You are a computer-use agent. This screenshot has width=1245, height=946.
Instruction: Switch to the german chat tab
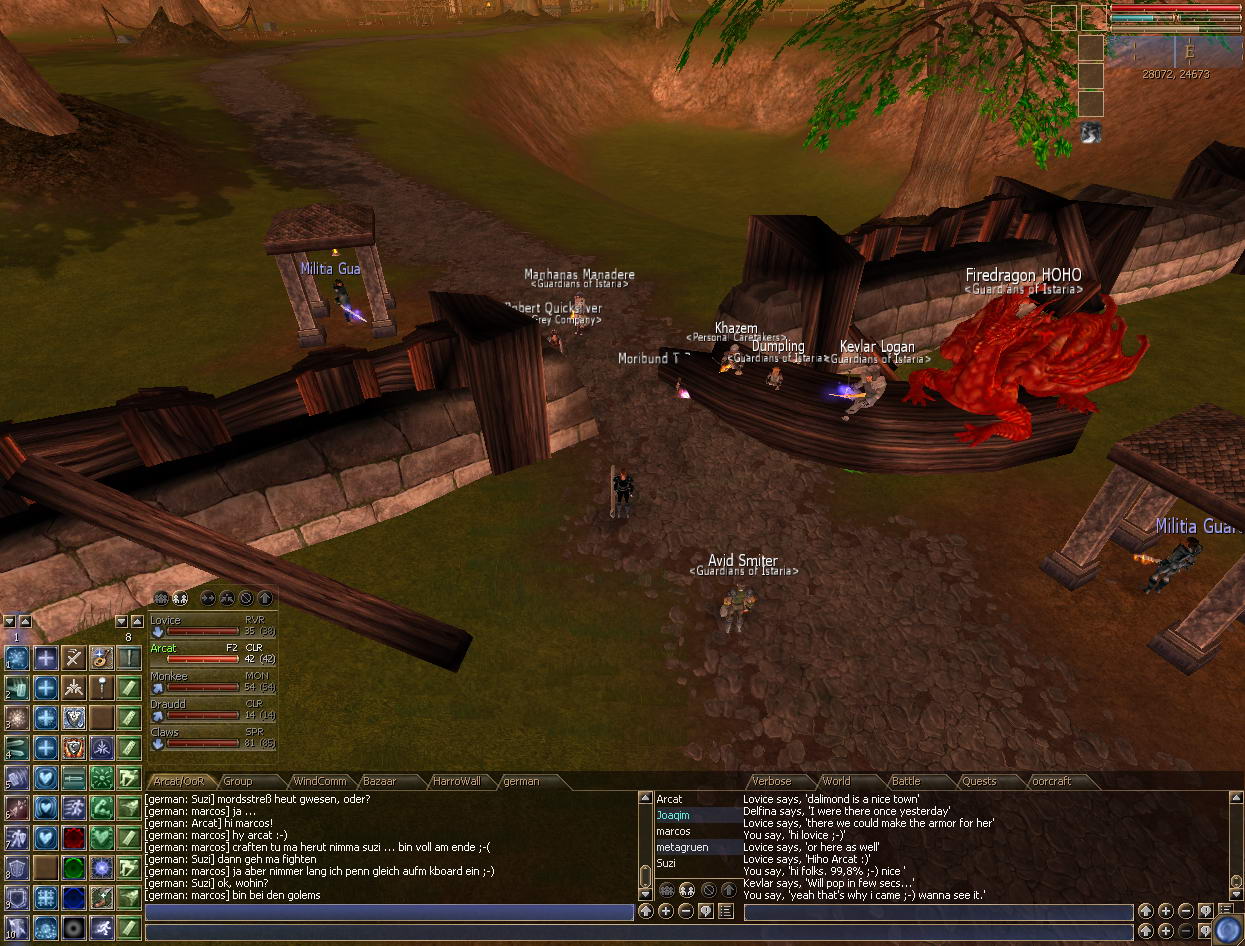pos(521,782)
